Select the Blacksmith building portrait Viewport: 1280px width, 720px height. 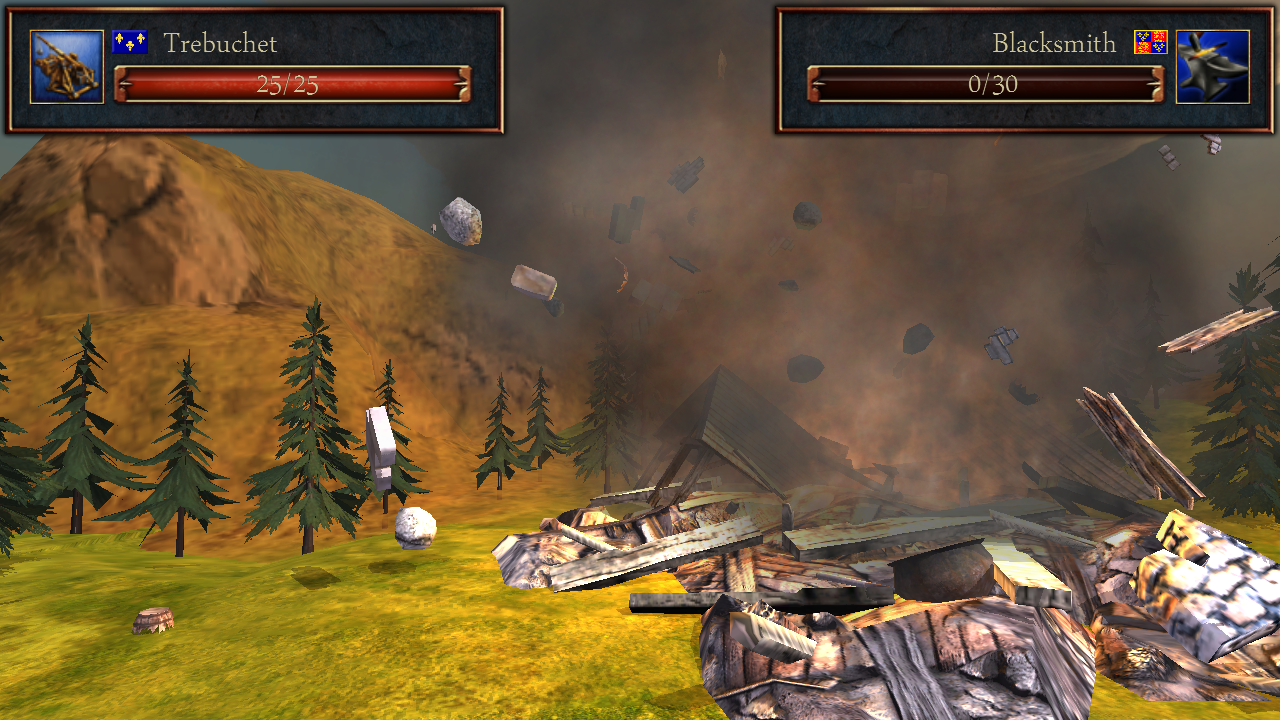click(1212, 67)
